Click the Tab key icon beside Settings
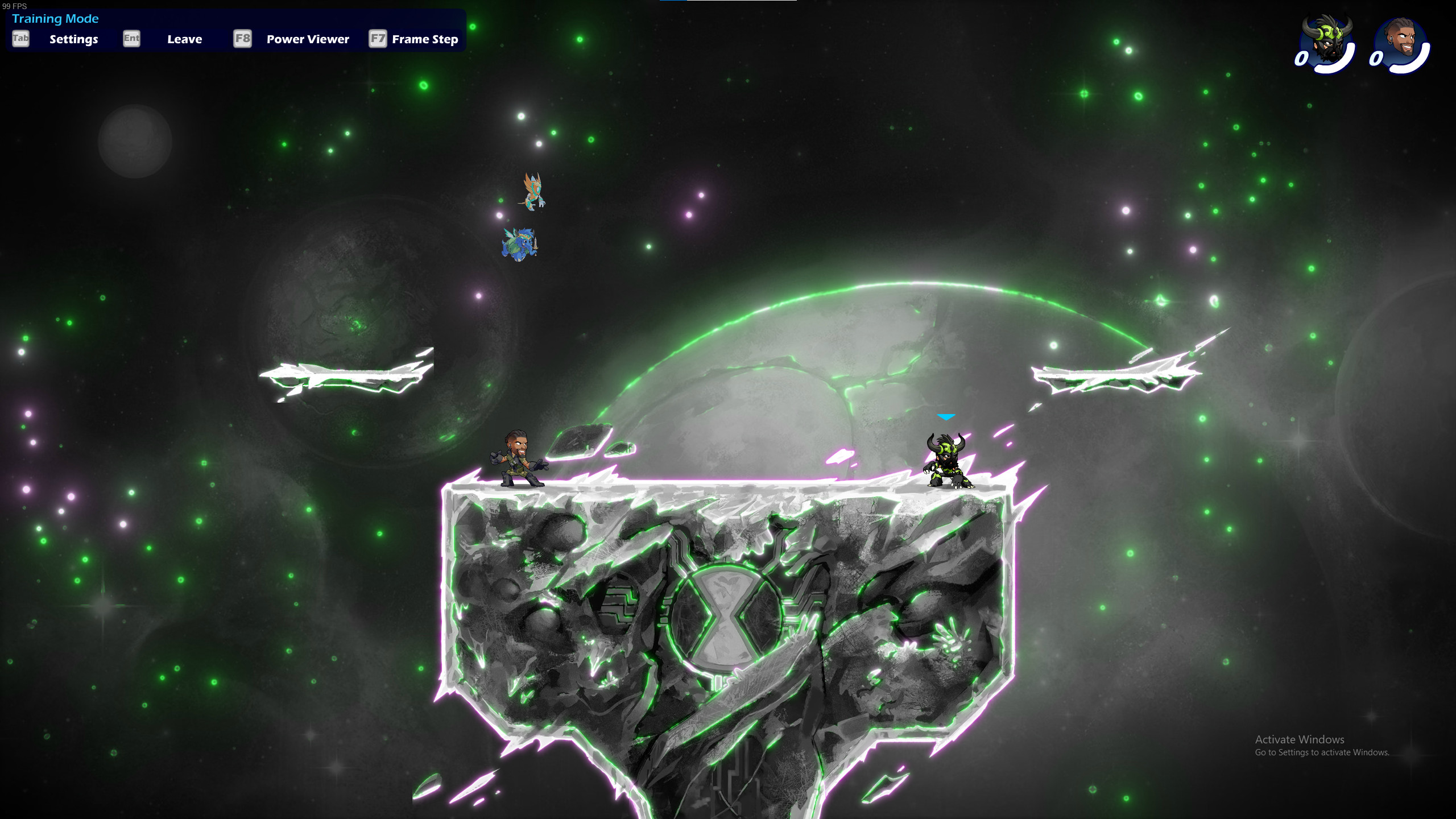The height and width of the screenshot is (819, 1456). [20, 40]
